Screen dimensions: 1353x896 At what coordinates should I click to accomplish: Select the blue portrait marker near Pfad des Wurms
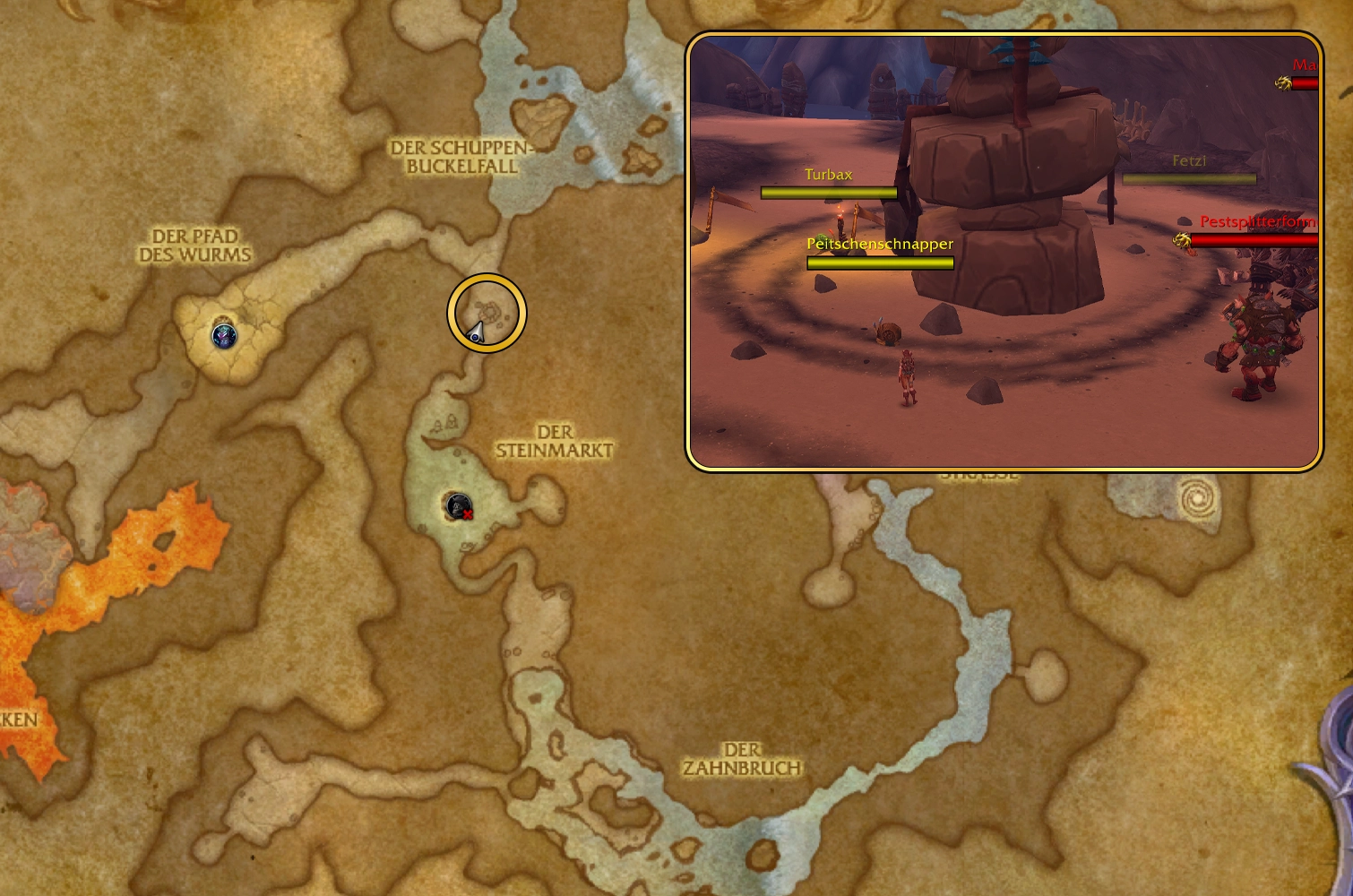tap(224, 336)
